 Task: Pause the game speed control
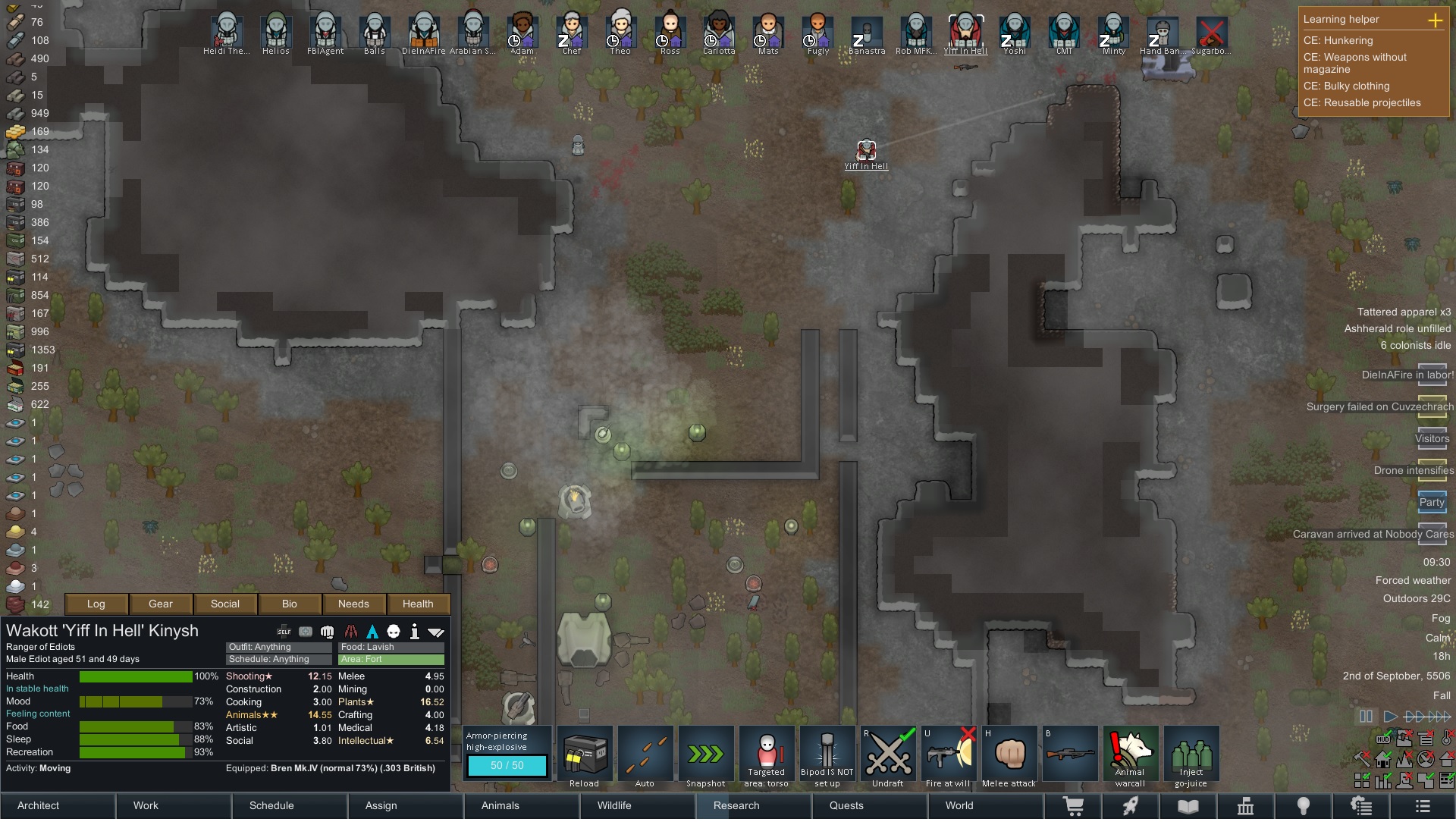click(x=1366, y=716)
